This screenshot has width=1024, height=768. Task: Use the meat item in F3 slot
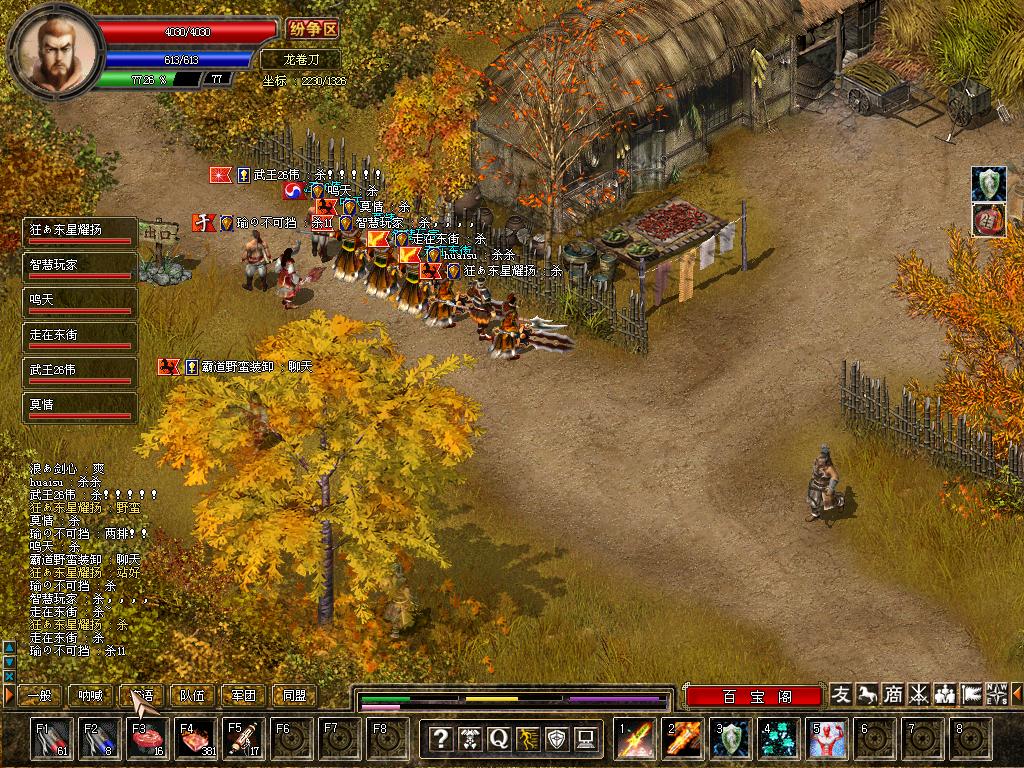point(146,738)
